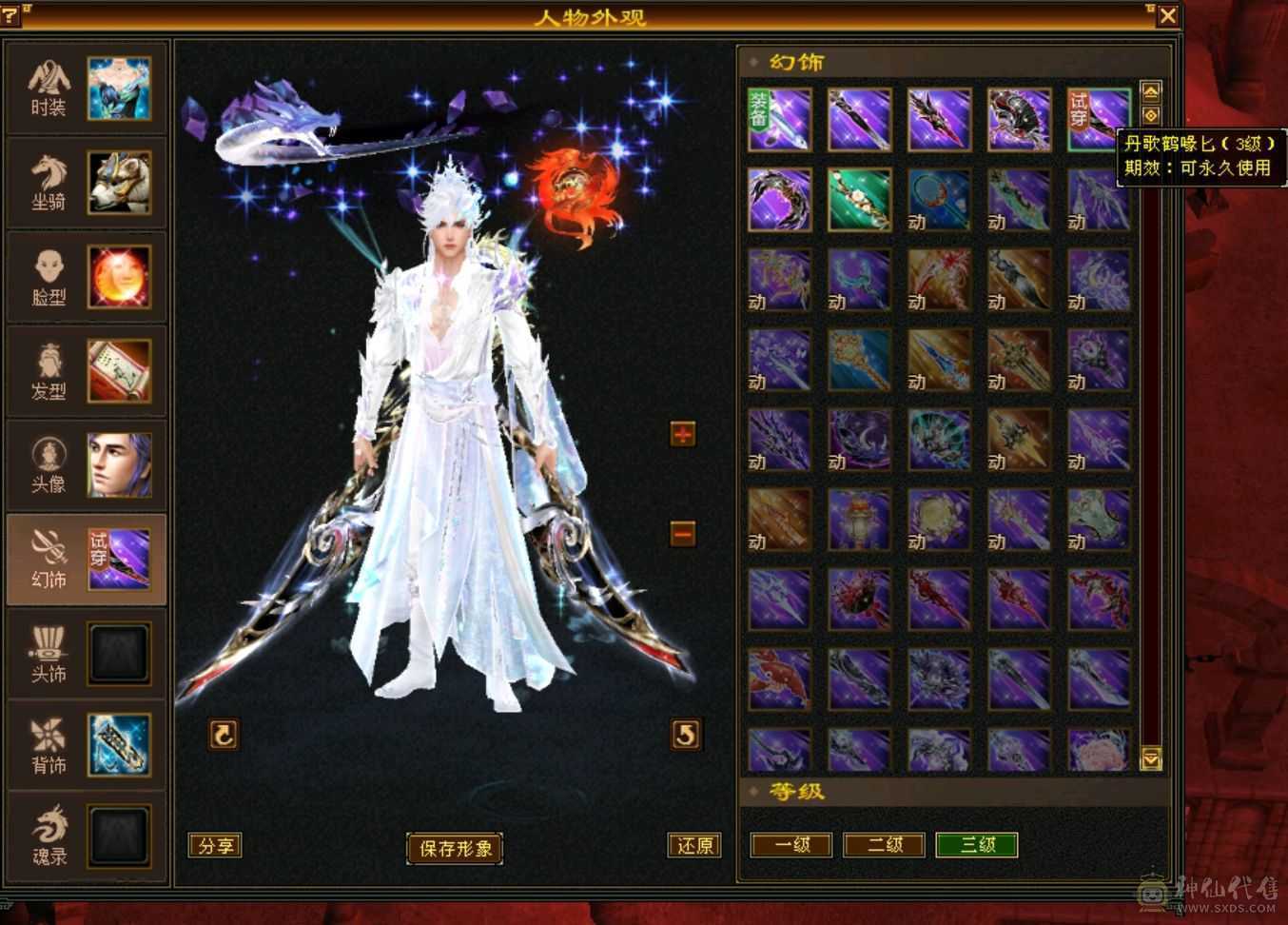This screenshot has height=925, width=1288.
Task: Switch to the 二级 level tab
Action: pos(884,845)
